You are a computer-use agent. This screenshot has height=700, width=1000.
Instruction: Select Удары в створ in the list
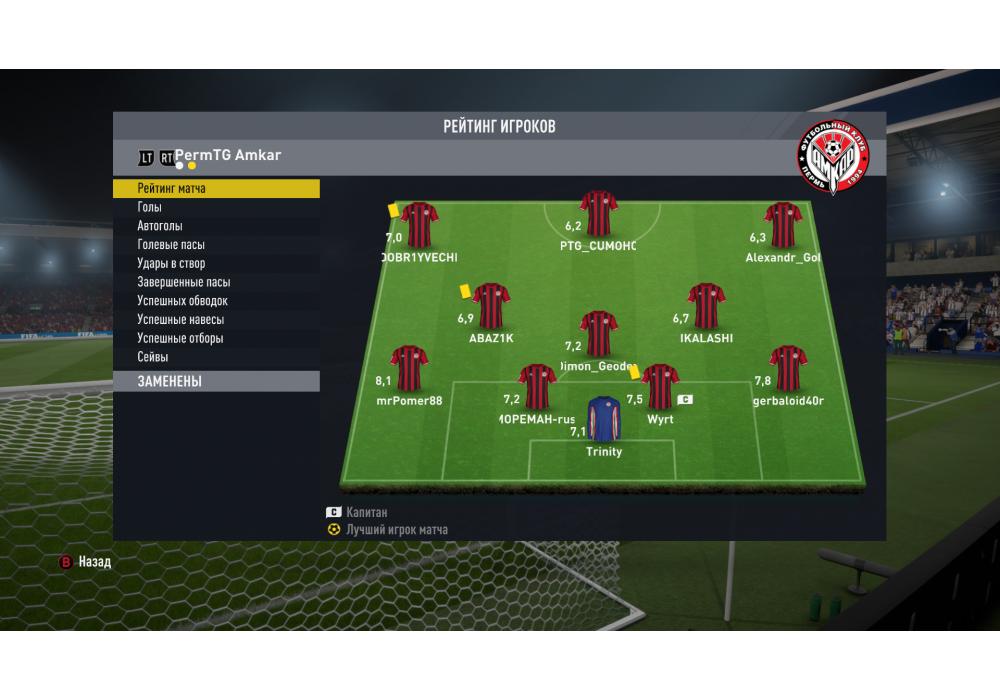tap(216, 264)
